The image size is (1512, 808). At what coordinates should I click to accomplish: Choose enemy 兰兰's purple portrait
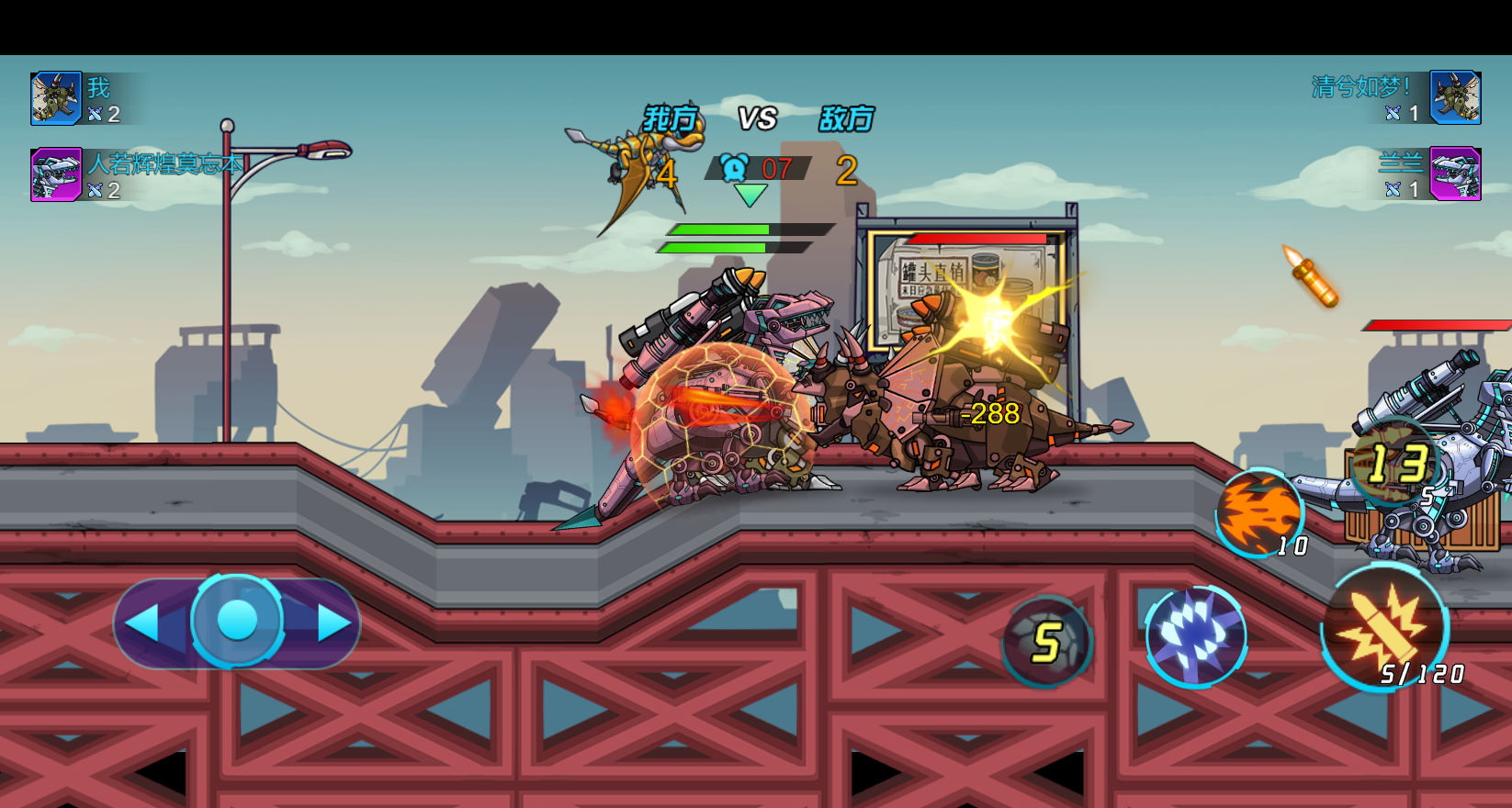[1455, 174]
